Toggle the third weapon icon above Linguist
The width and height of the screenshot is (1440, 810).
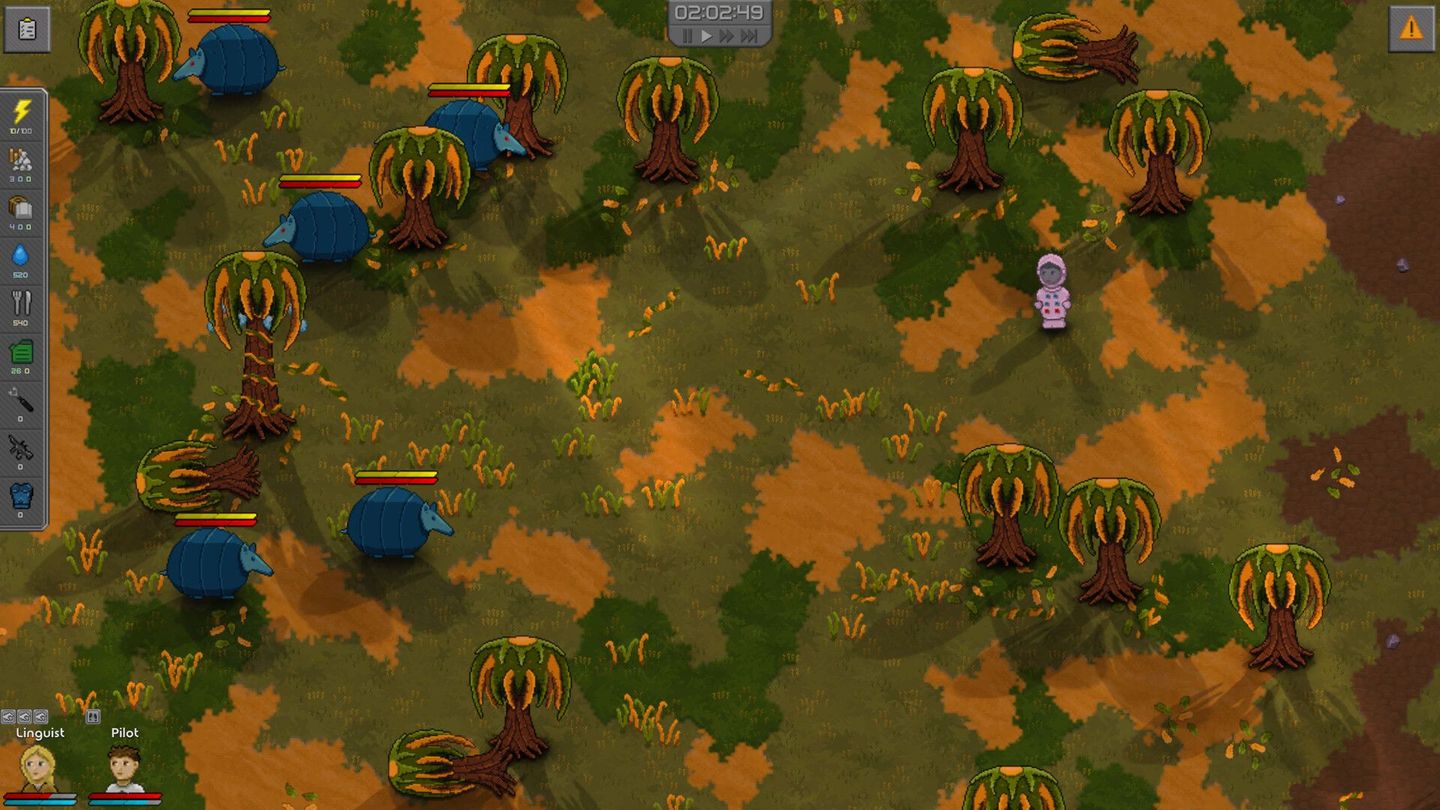41,717
